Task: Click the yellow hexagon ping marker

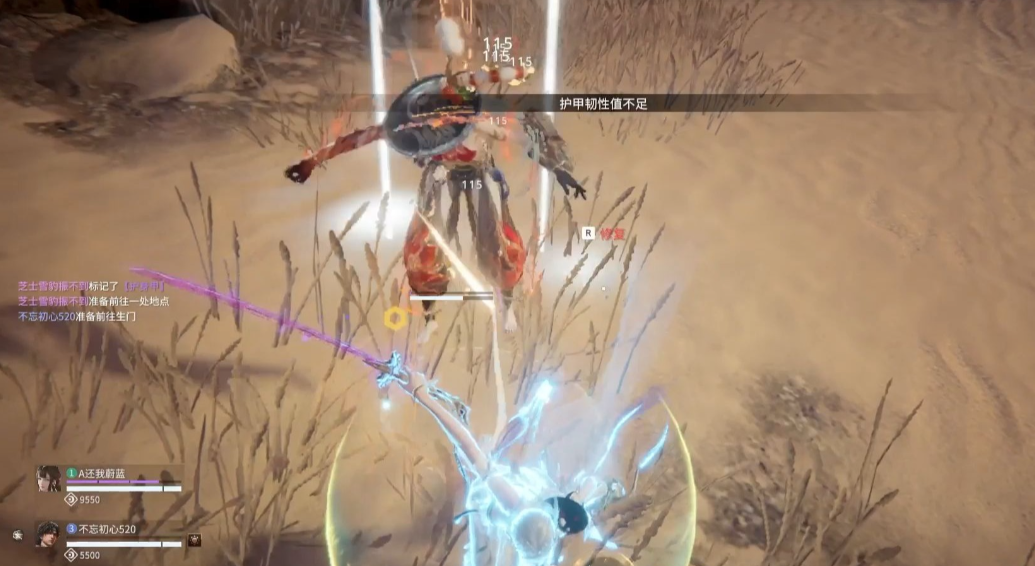Action: pyautogui.click(x=395, y=318)
